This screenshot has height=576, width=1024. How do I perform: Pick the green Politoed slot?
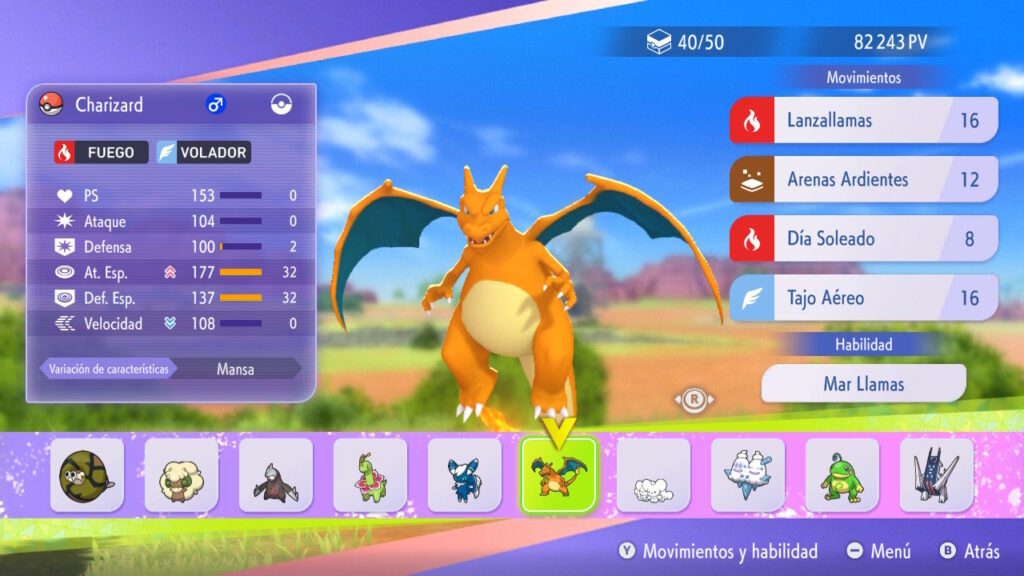842,476
